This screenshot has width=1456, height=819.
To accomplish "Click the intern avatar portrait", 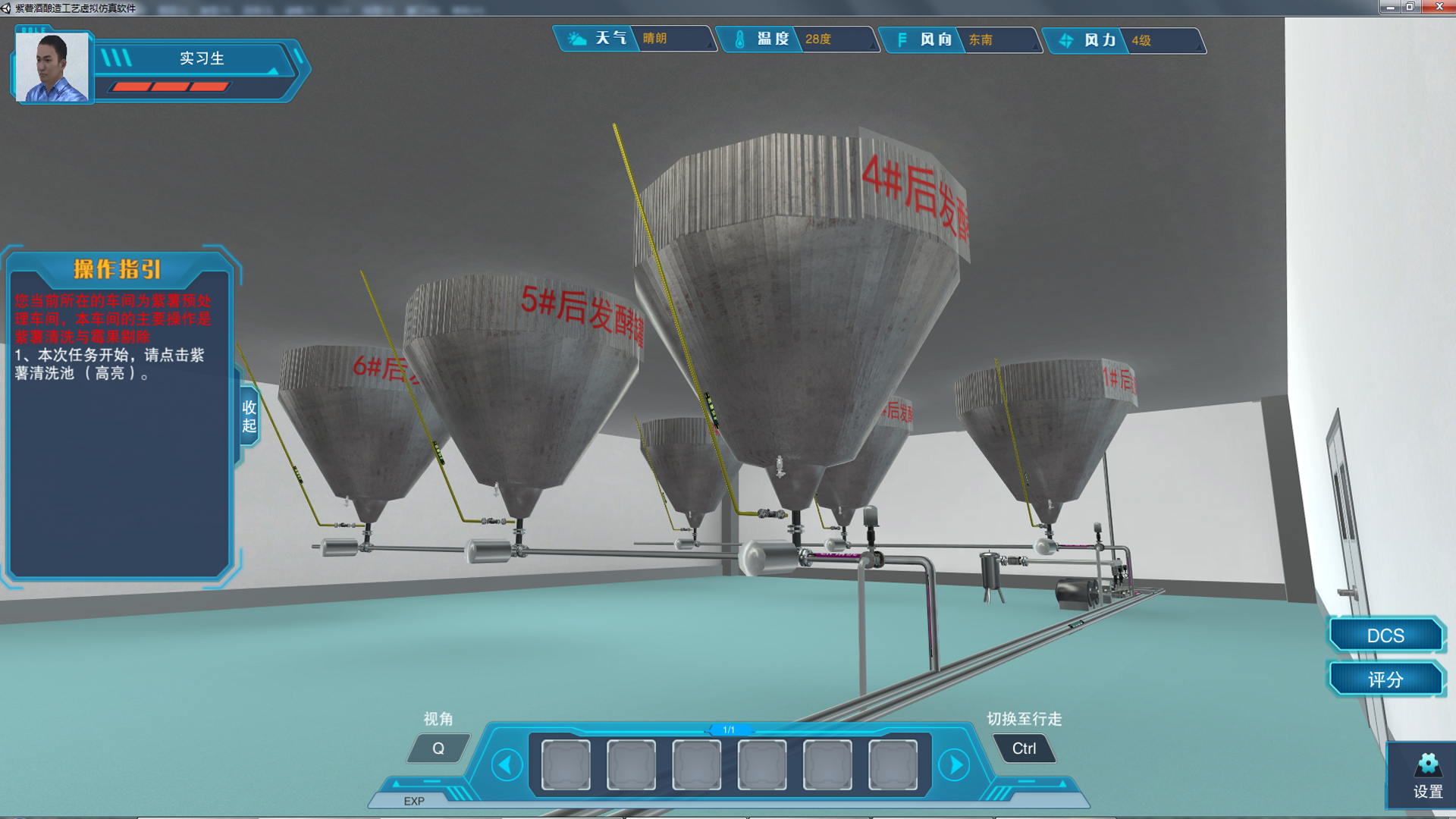I will click(x=52, y=67).
